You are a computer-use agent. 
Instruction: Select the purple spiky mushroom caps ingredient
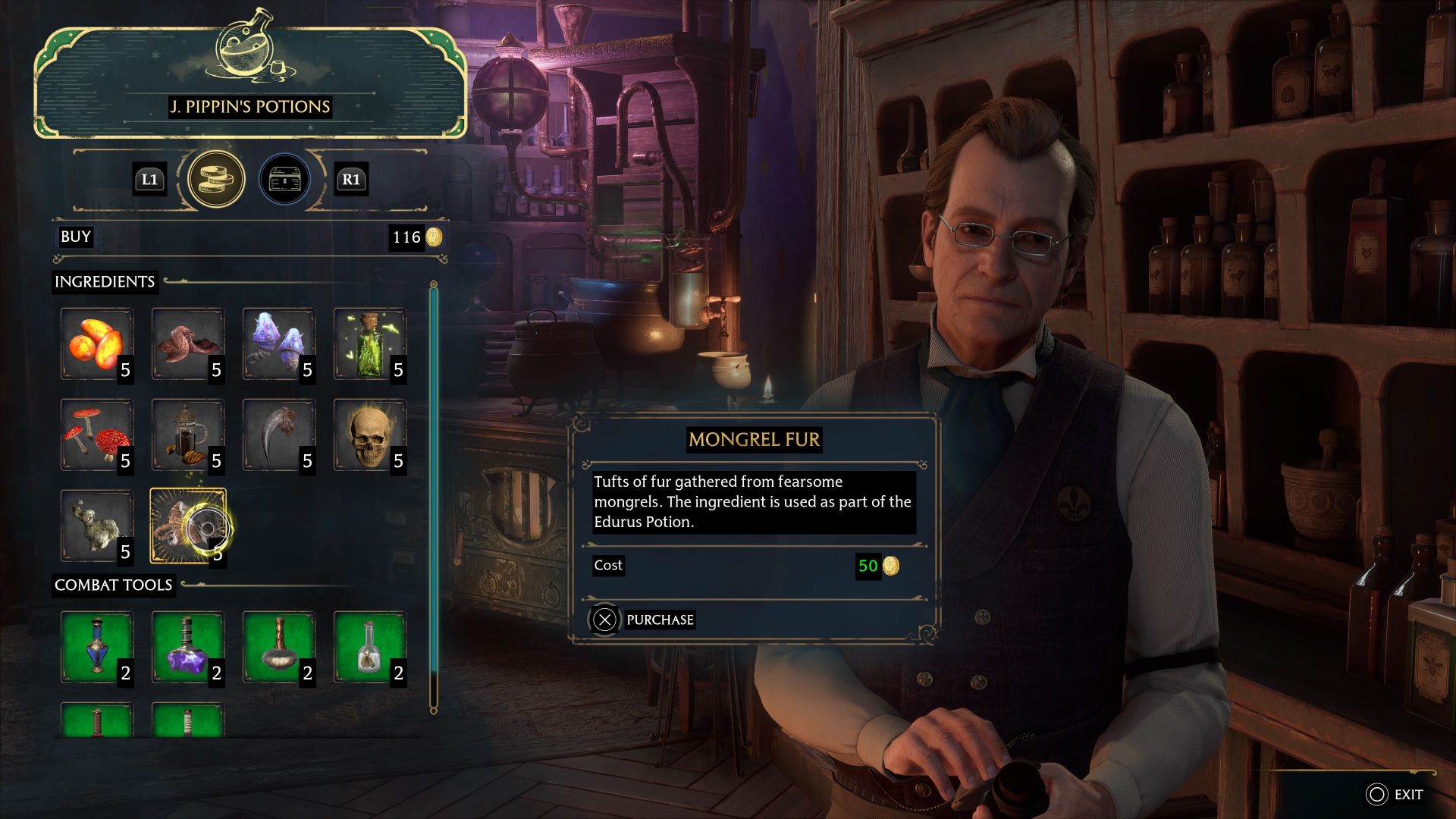click(278, 343)
